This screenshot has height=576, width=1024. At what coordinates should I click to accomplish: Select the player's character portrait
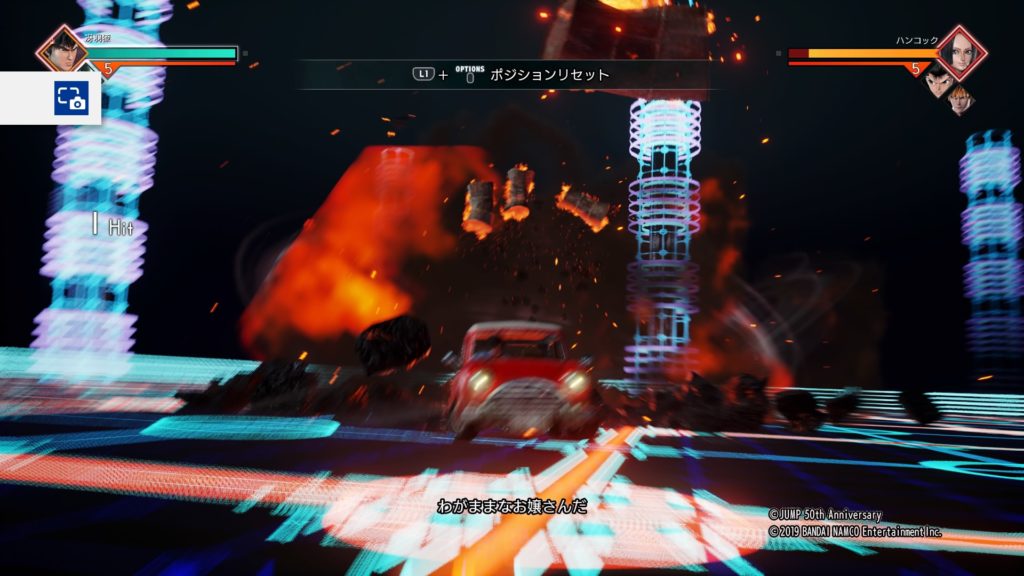(x=62, y=50)
